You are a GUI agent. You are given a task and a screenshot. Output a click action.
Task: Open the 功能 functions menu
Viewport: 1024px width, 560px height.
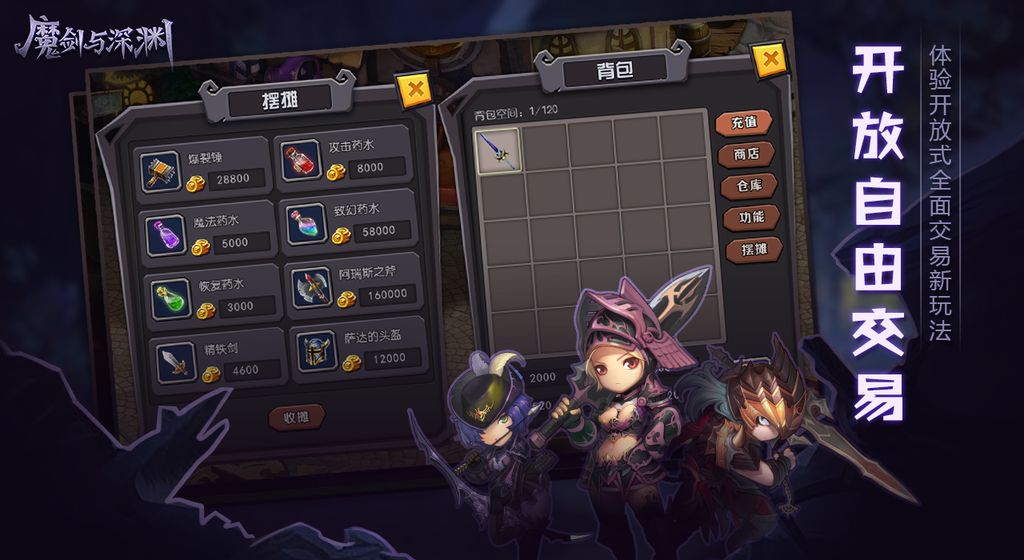(x=752, y=216)
